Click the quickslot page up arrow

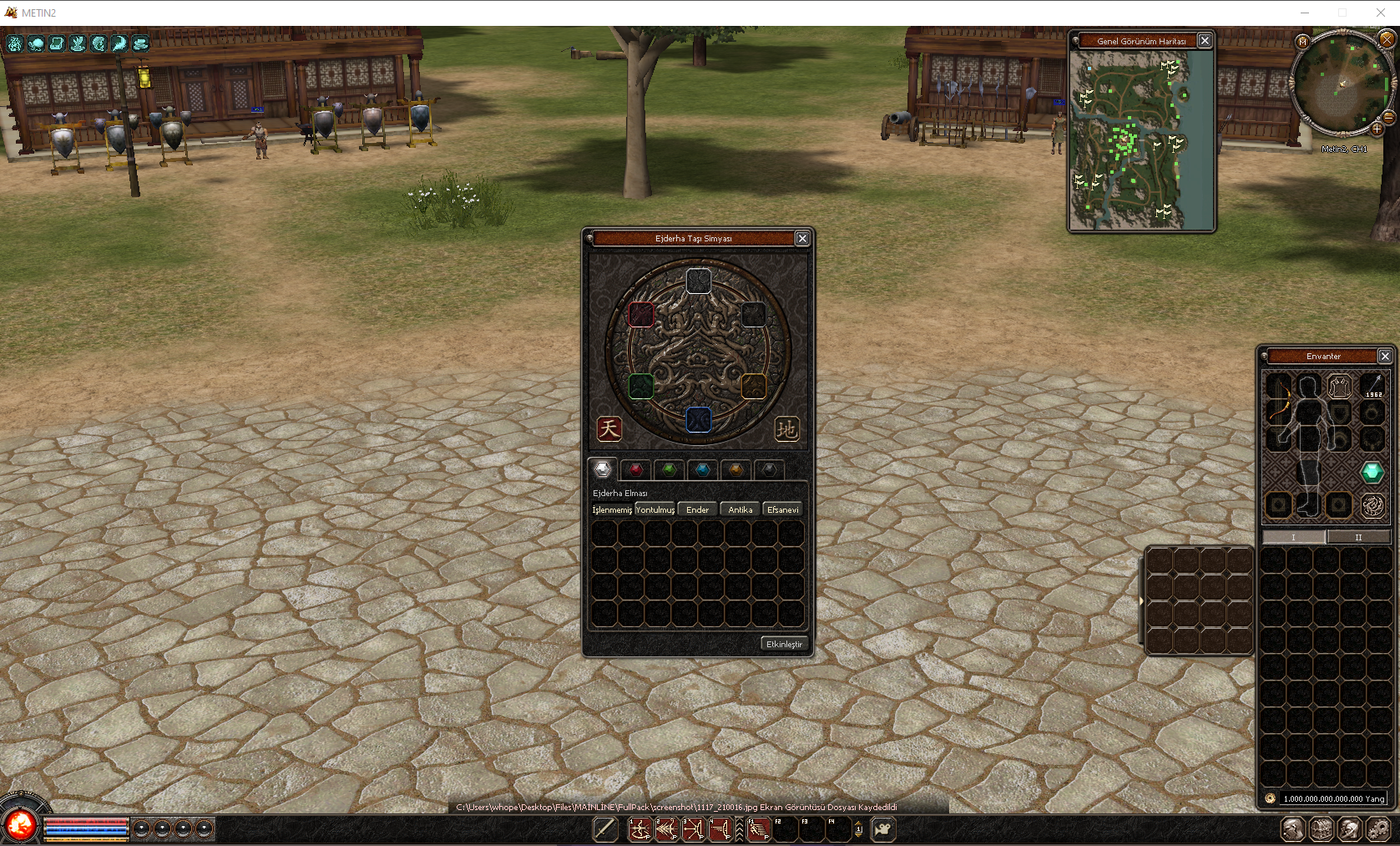click(x=858, y=823)
